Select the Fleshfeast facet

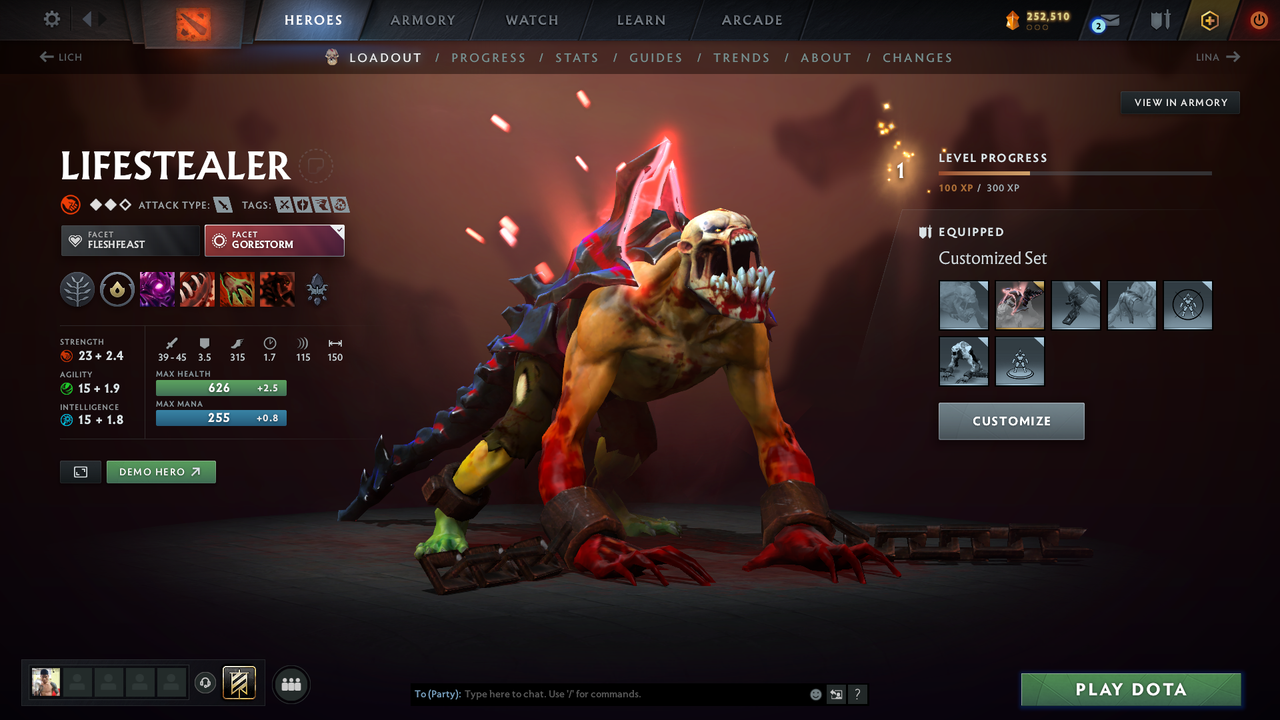tap(130, 240)
